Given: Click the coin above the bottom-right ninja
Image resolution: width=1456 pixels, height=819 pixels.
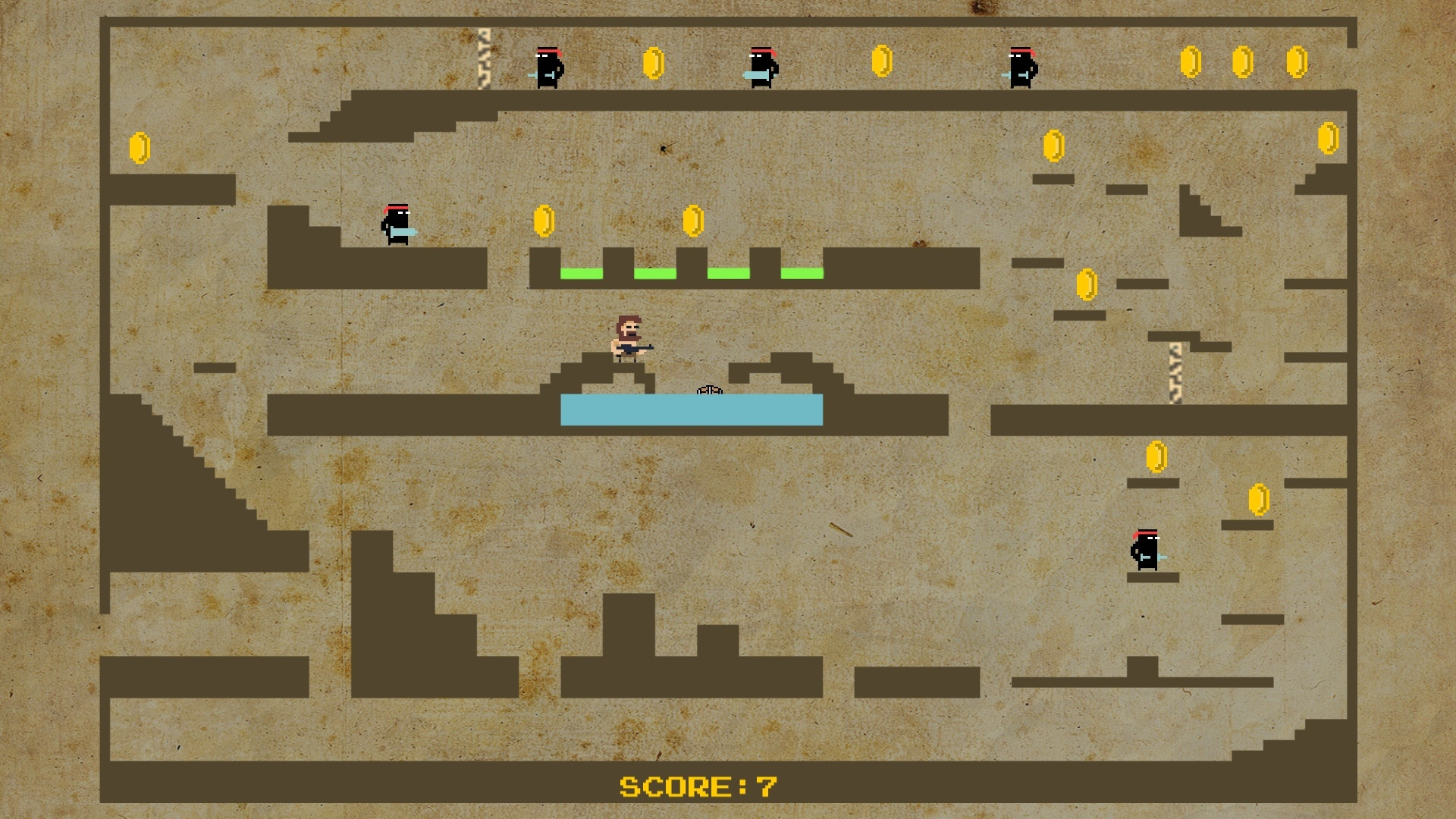Looking at the screenshot, I should tap(1156, 455).
